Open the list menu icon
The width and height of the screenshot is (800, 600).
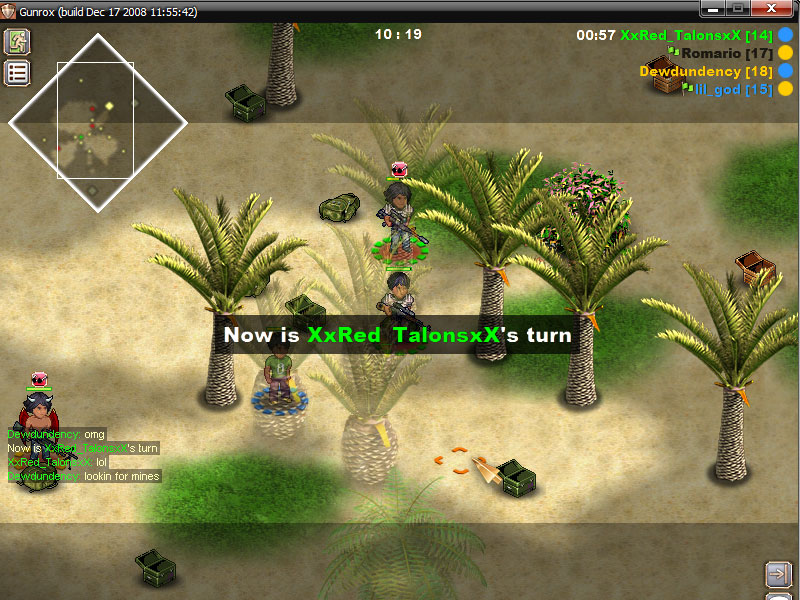(17, 72)
